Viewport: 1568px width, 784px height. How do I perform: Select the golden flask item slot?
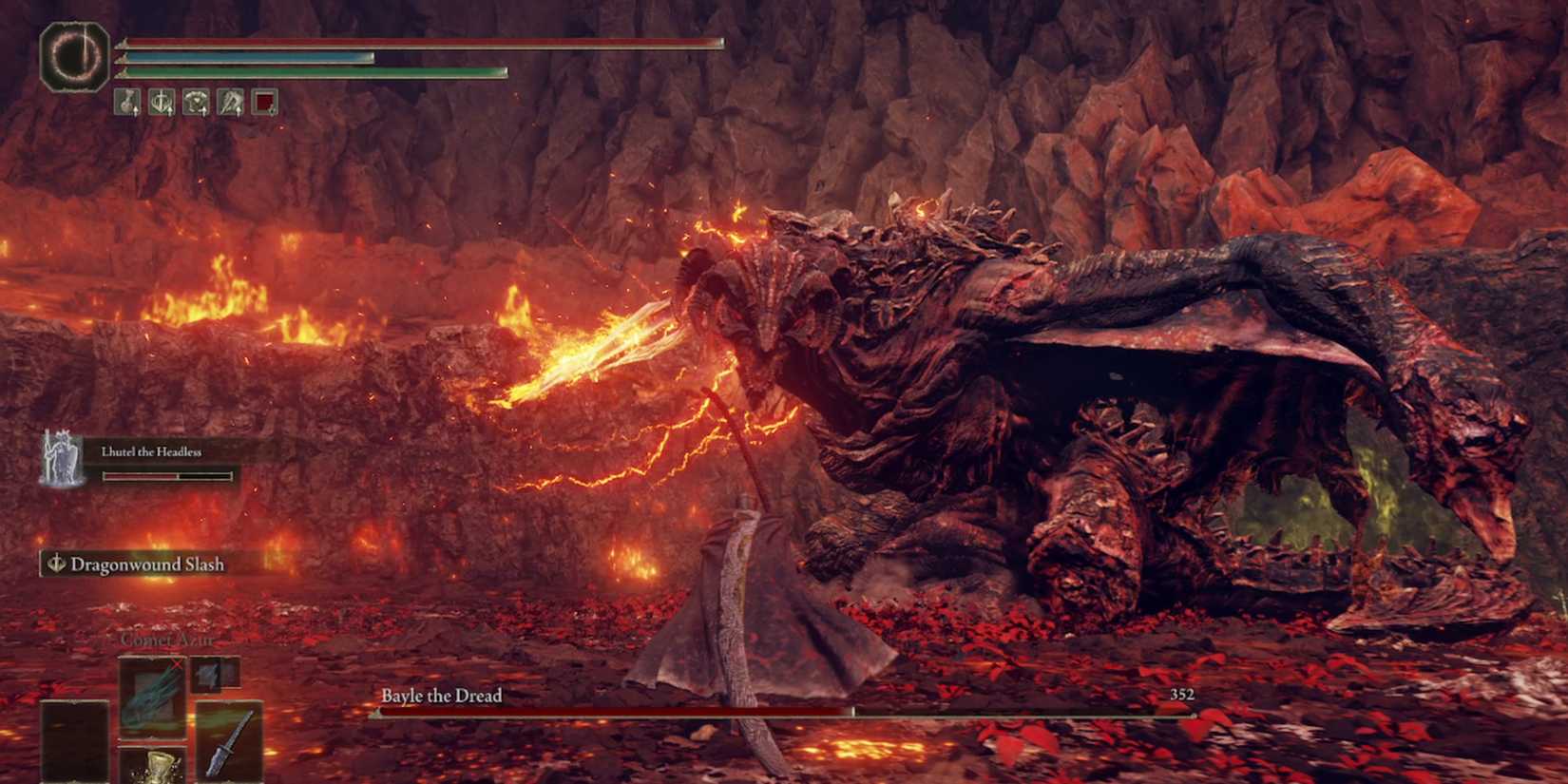pyautogui.click(x=155, y=768)
